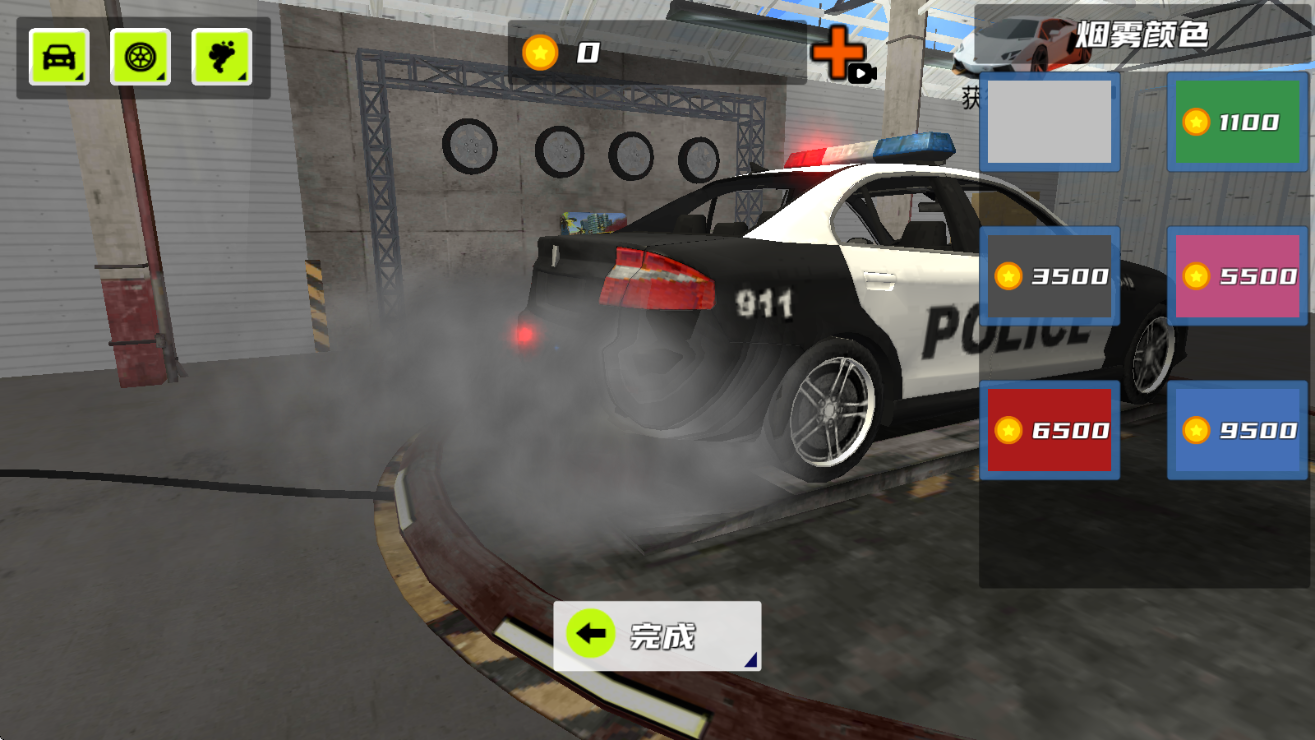Viewport: 1315px width, 740px height.
Task: Click the 完成 done button
Action: click(657, 635)
